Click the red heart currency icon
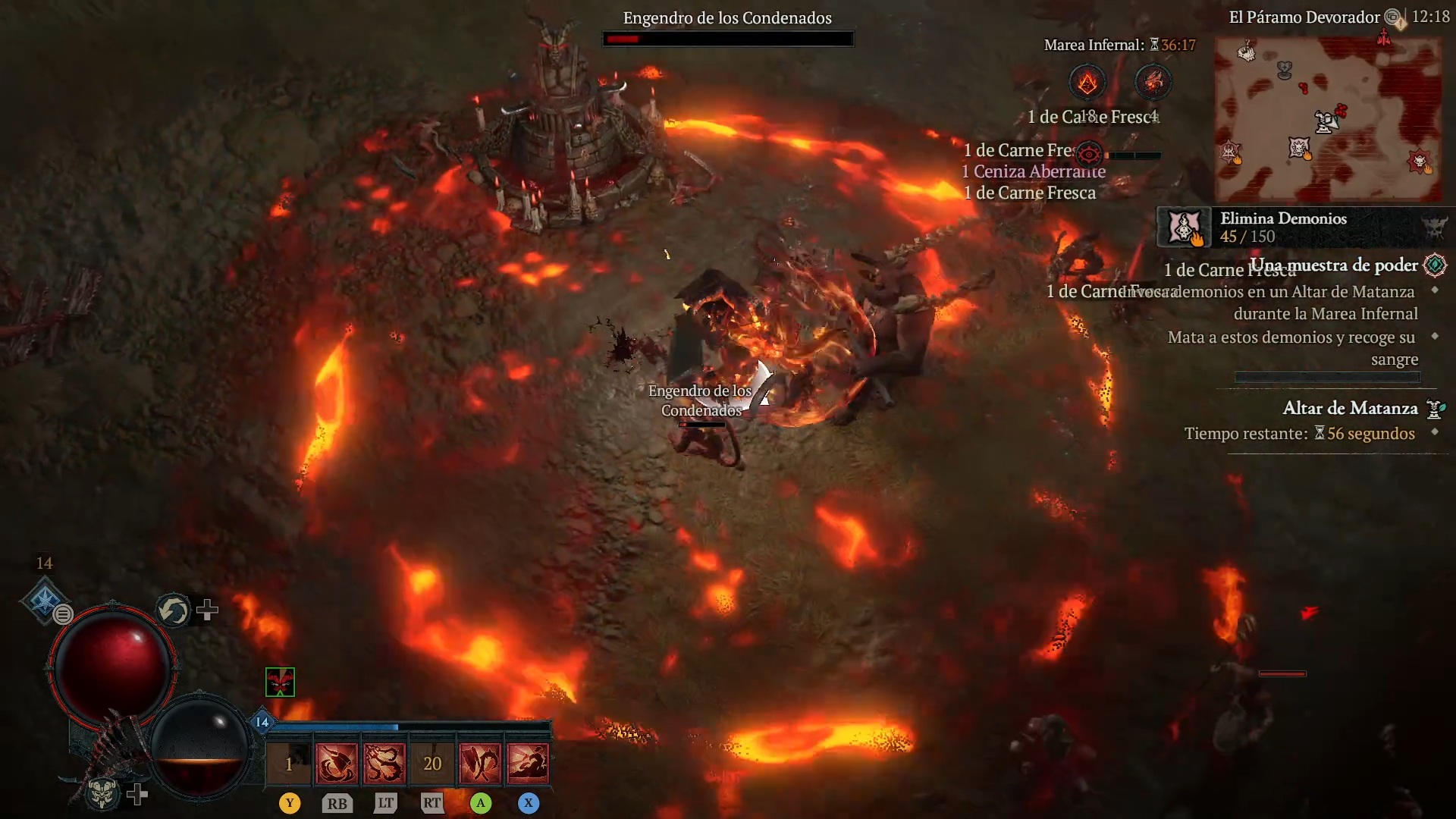 pos(1153,81)
